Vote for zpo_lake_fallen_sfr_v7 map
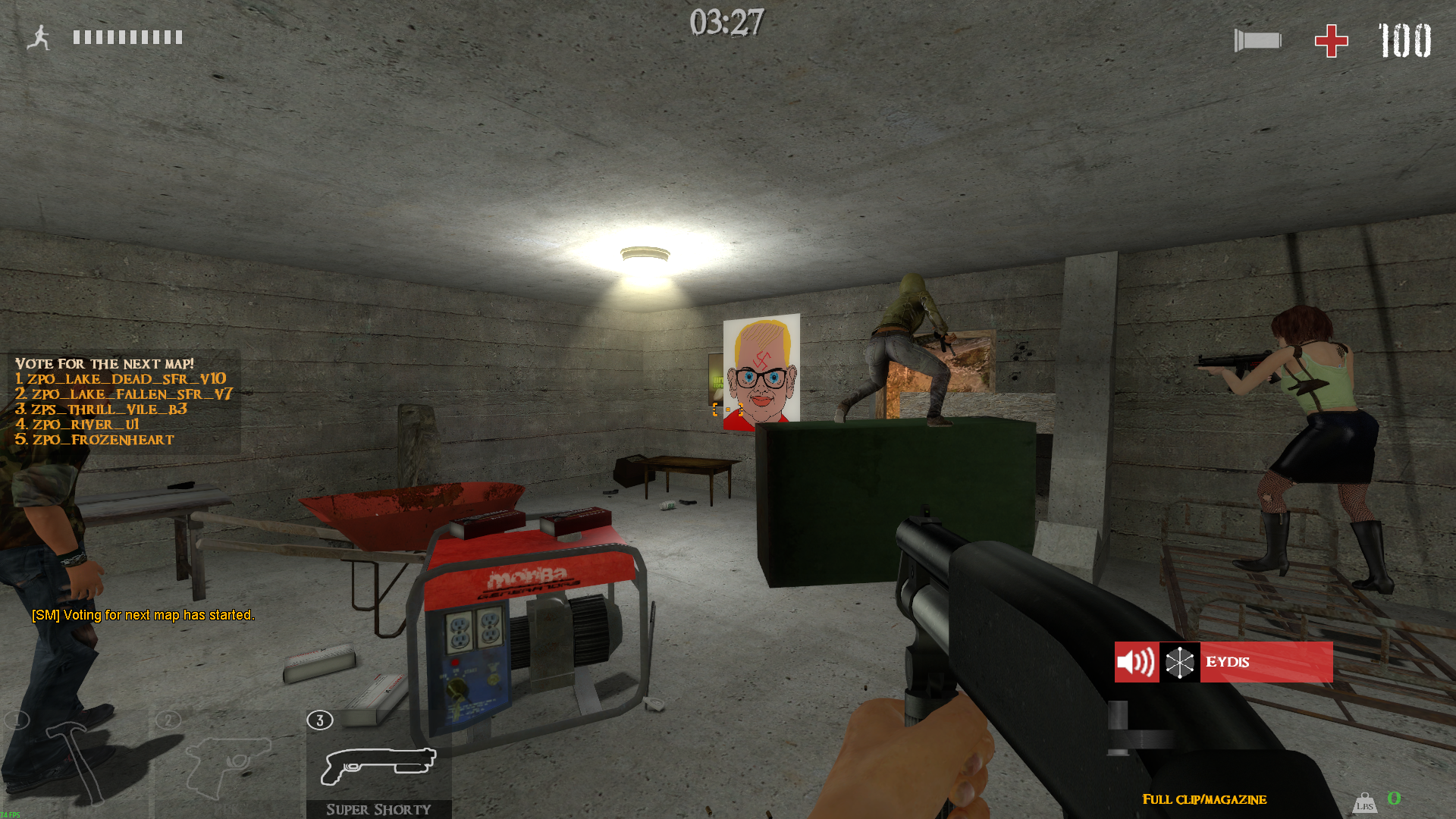 point(124,394)
